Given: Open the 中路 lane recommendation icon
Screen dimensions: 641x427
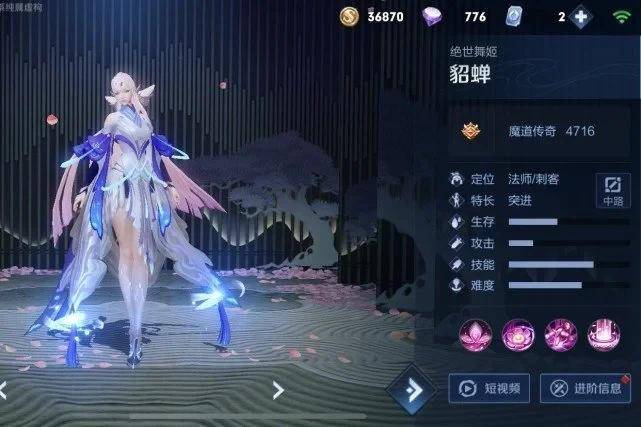Looking at the screenshot, I should tap(612, 189).
